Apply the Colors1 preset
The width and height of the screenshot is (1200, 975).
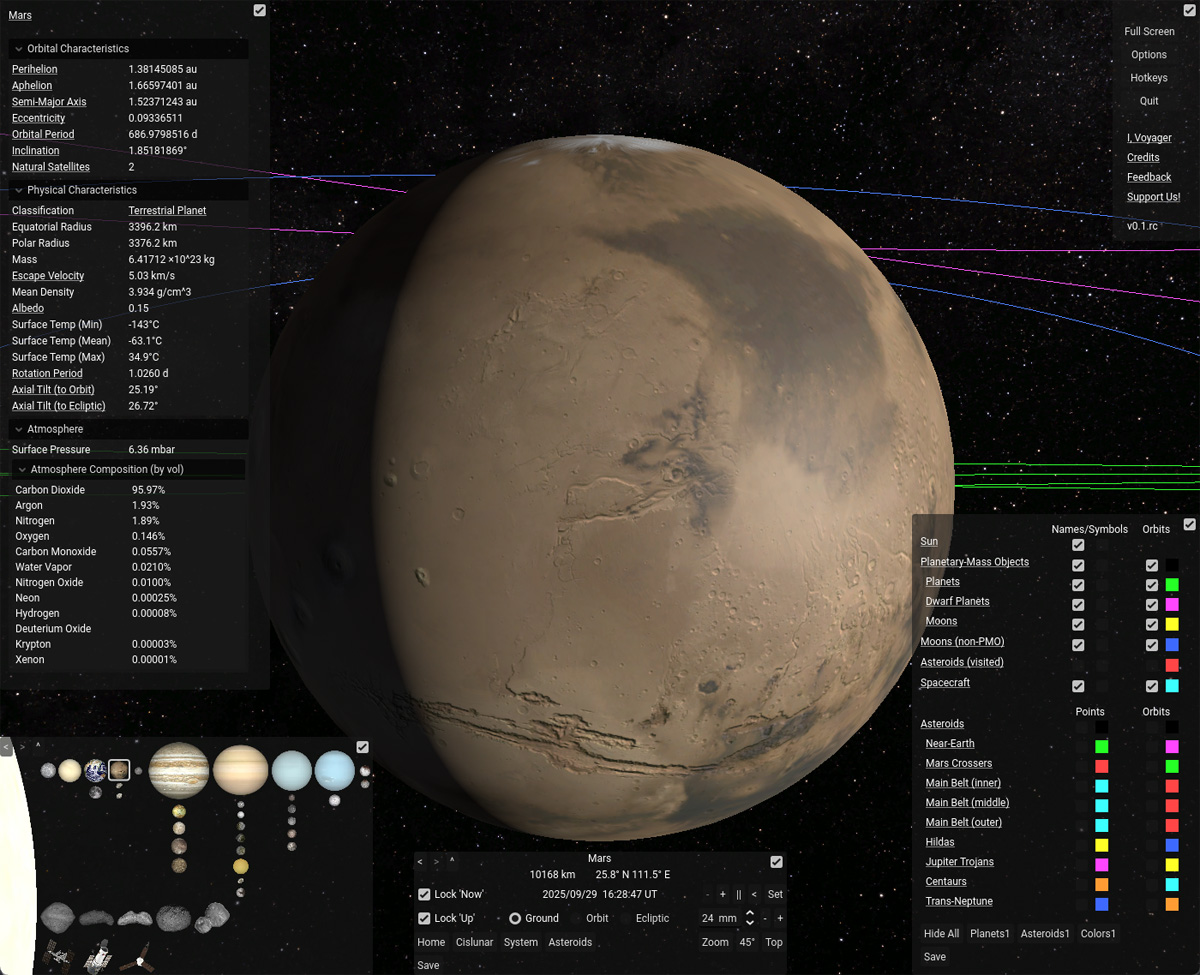coord(1098,934)
